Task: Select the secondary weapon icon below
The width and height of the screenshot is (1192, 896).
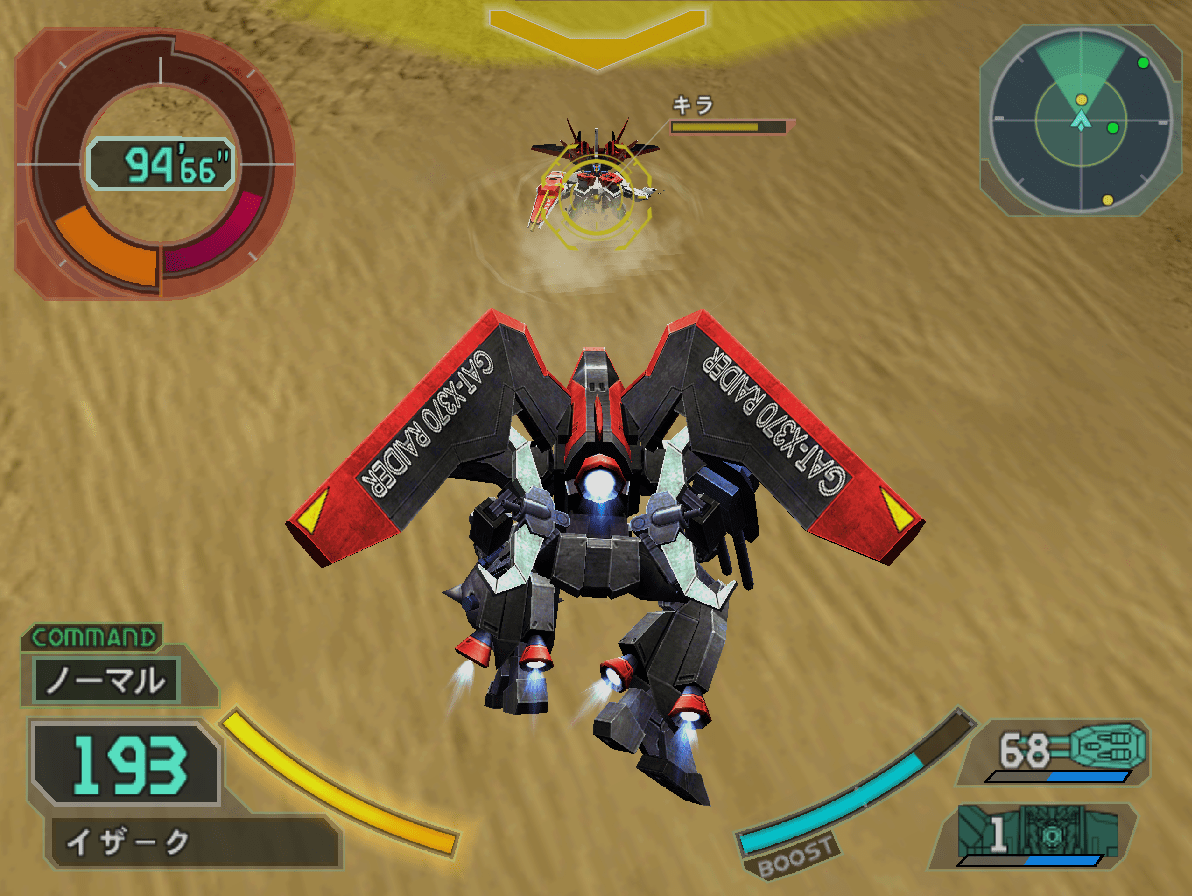Action: [1048, 833]
